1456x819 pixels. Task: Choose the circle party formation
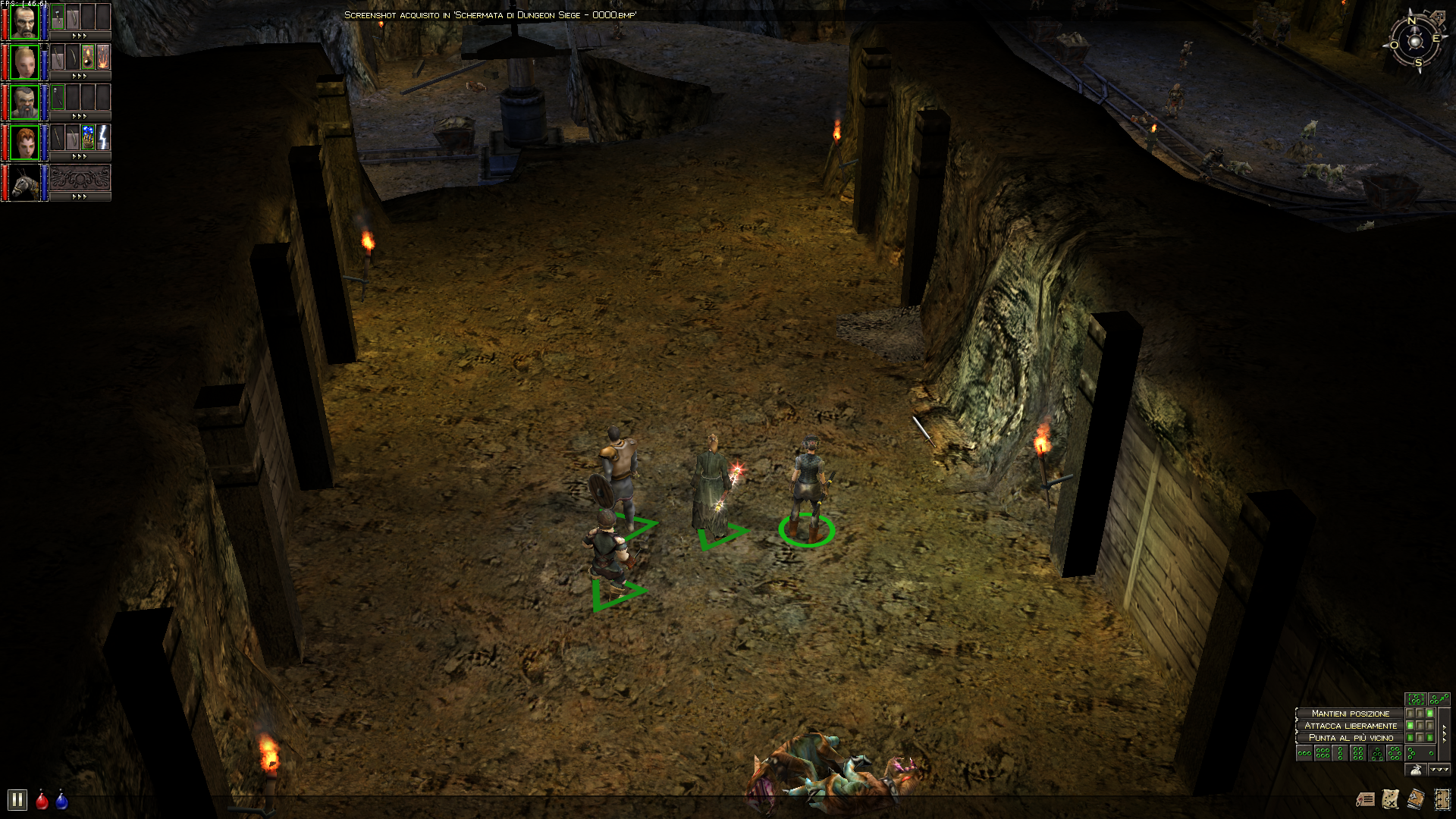(1394, 753)
